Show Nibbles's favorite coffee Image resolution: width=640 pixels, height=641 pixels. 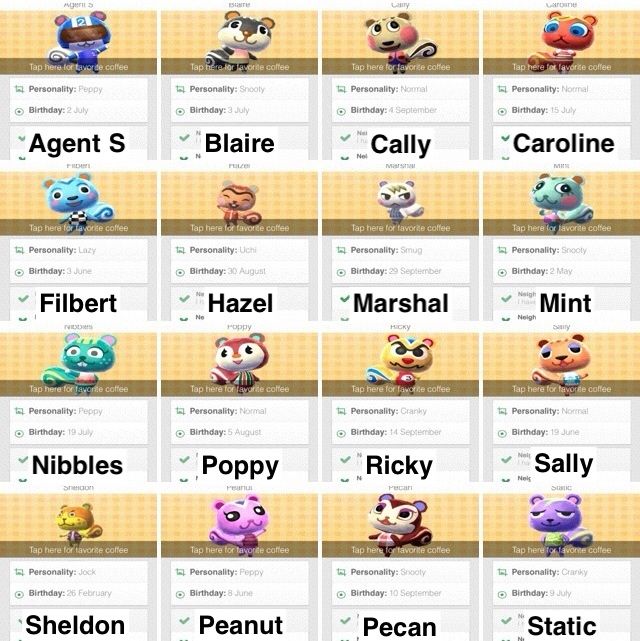point(79,389)
